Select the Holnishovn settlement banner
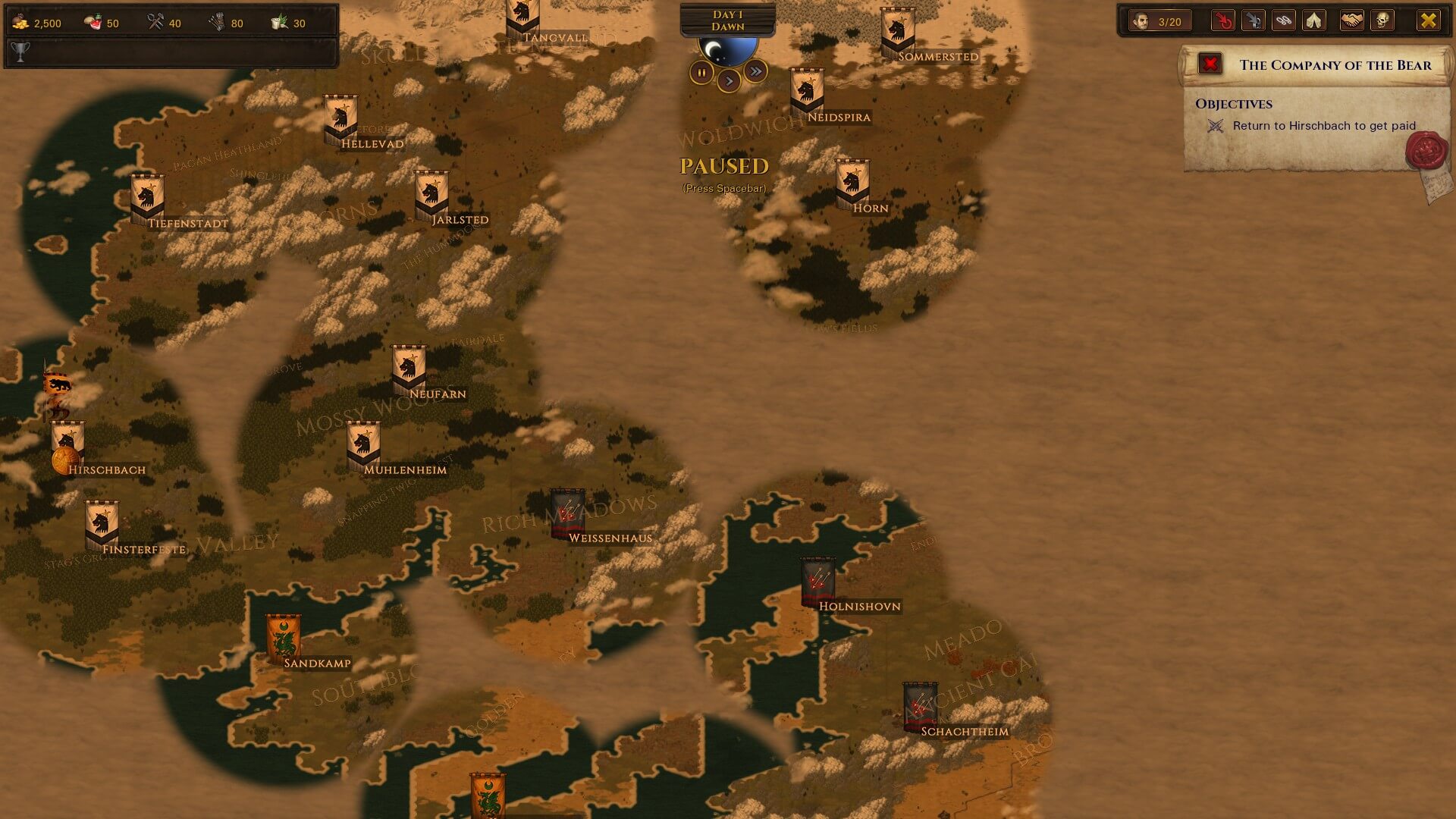The height and width of the screenshot is (819, 1456). [x=817, y=582]
